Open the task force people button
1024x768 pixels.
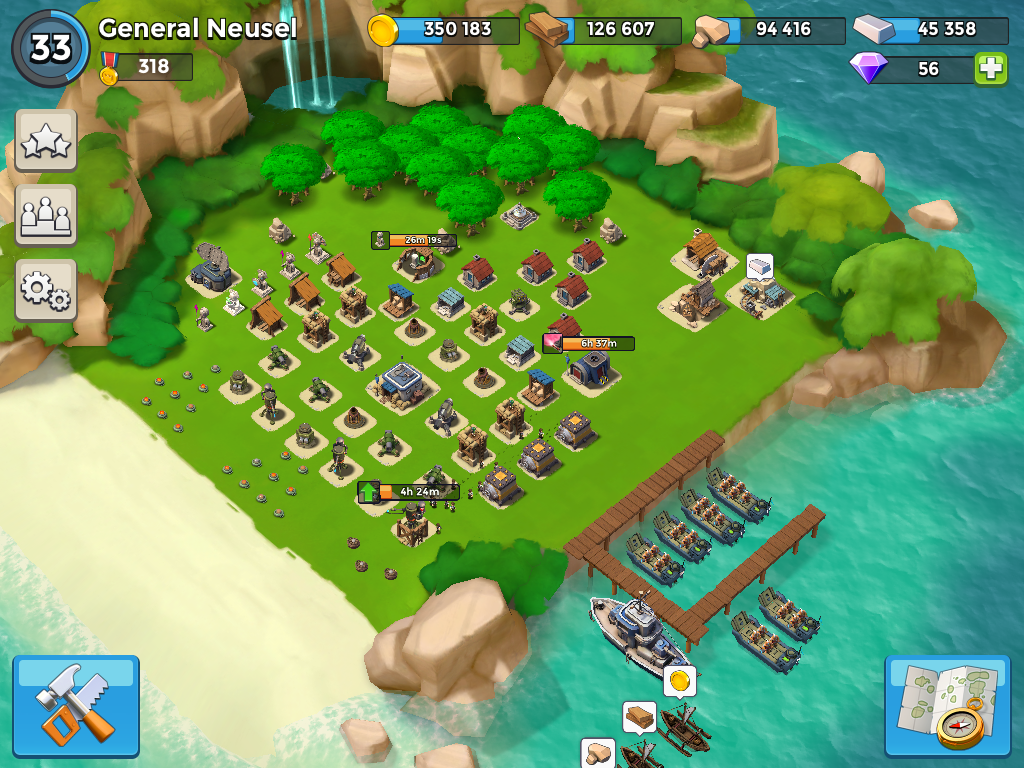point(46,214)
